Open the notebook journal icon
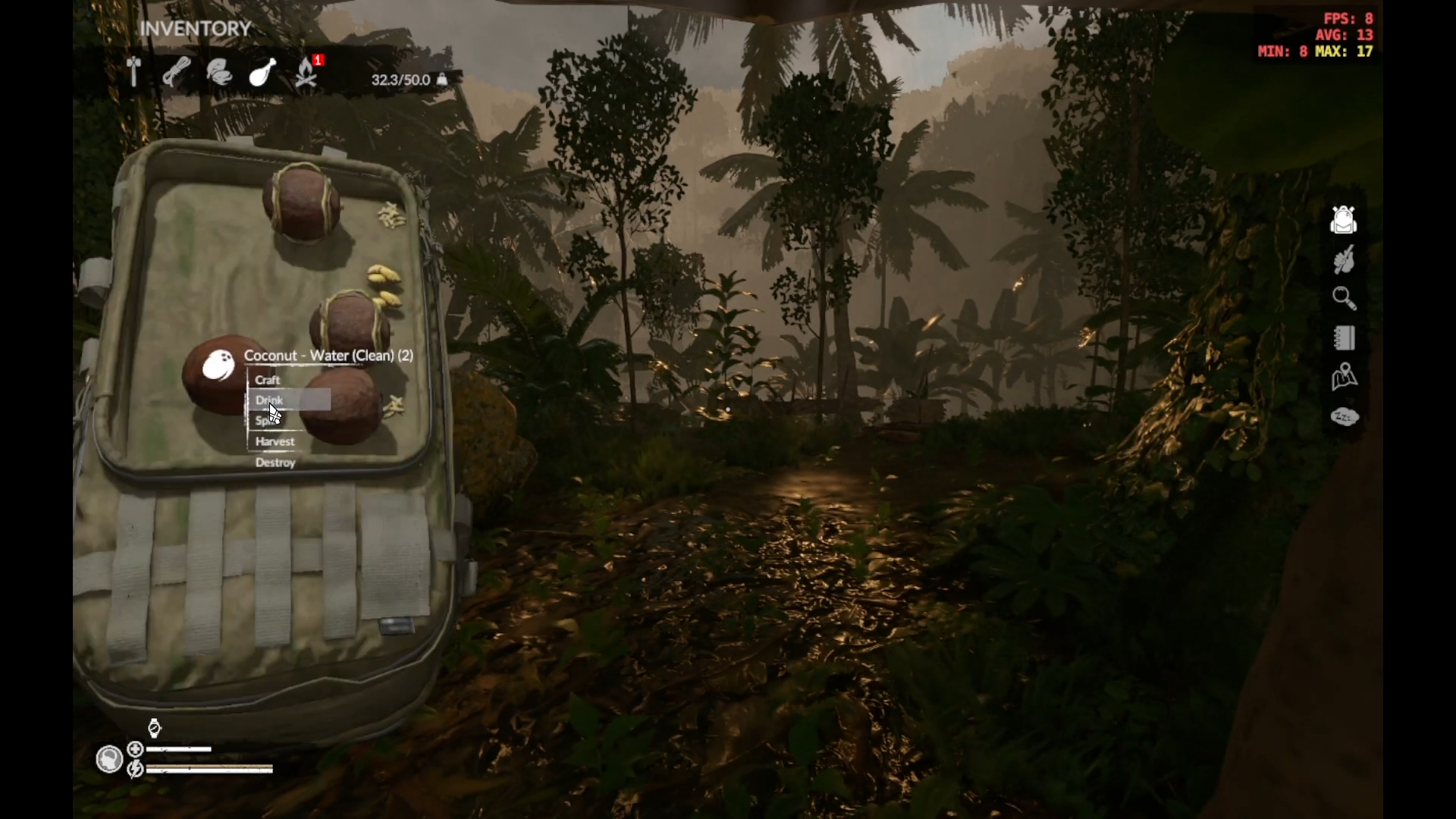The width and height of the screenshot is (1456, 819). (x=1344, y=338)
